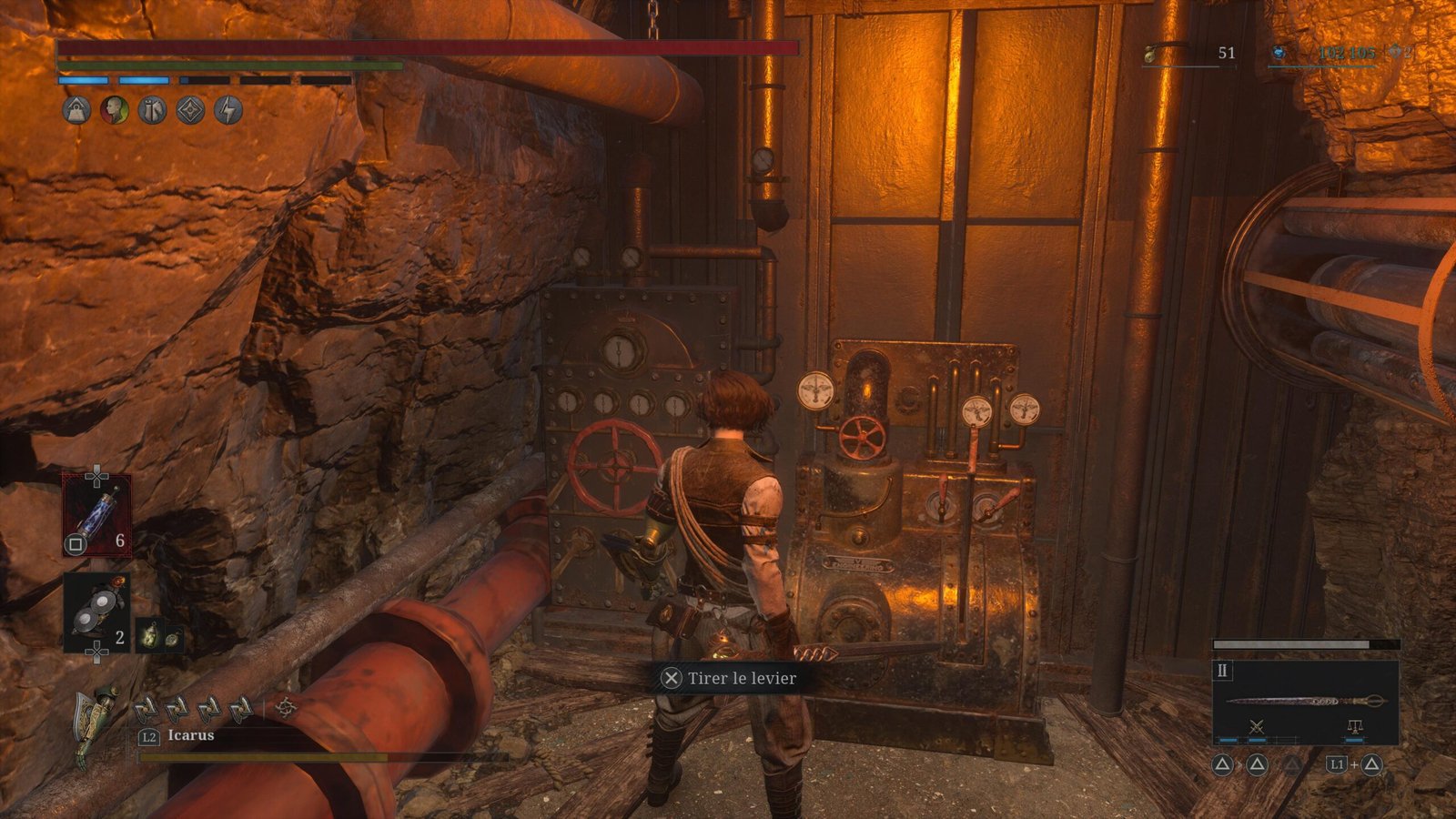Click the bald head portrait status icon

(x=115, y=110)
